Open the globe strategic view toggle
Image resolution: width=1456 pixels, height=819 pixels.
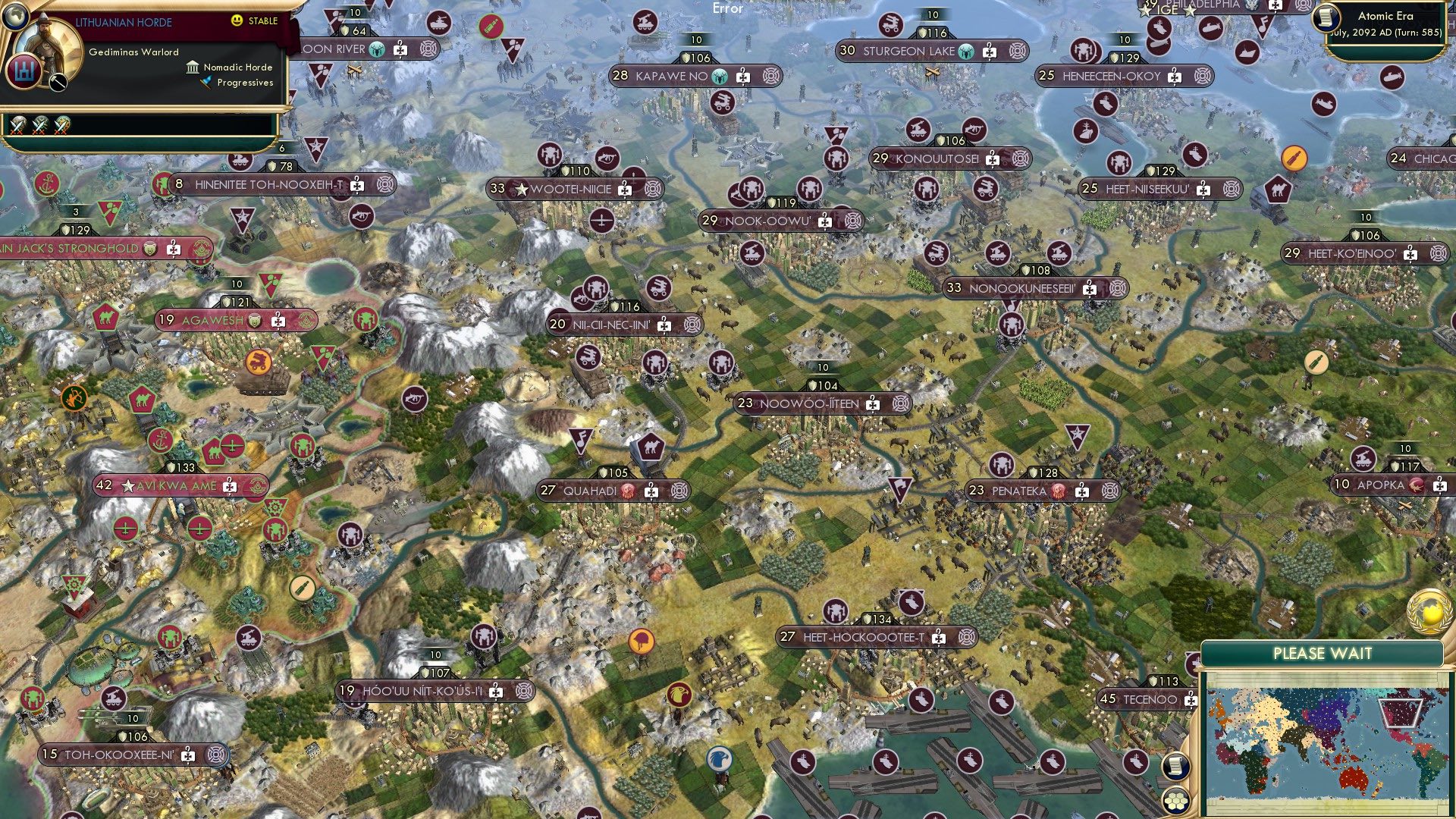(x=15, y=17)
